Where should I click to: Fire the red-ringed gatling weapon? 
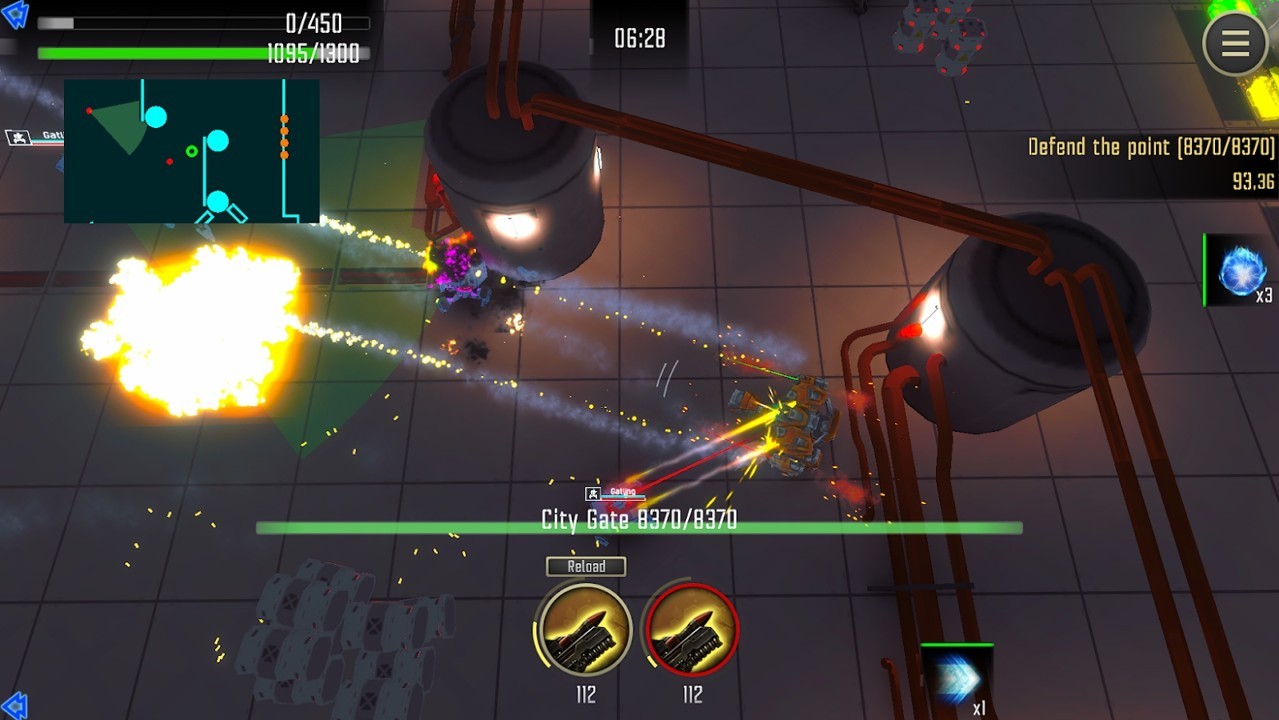click(692, 630)
